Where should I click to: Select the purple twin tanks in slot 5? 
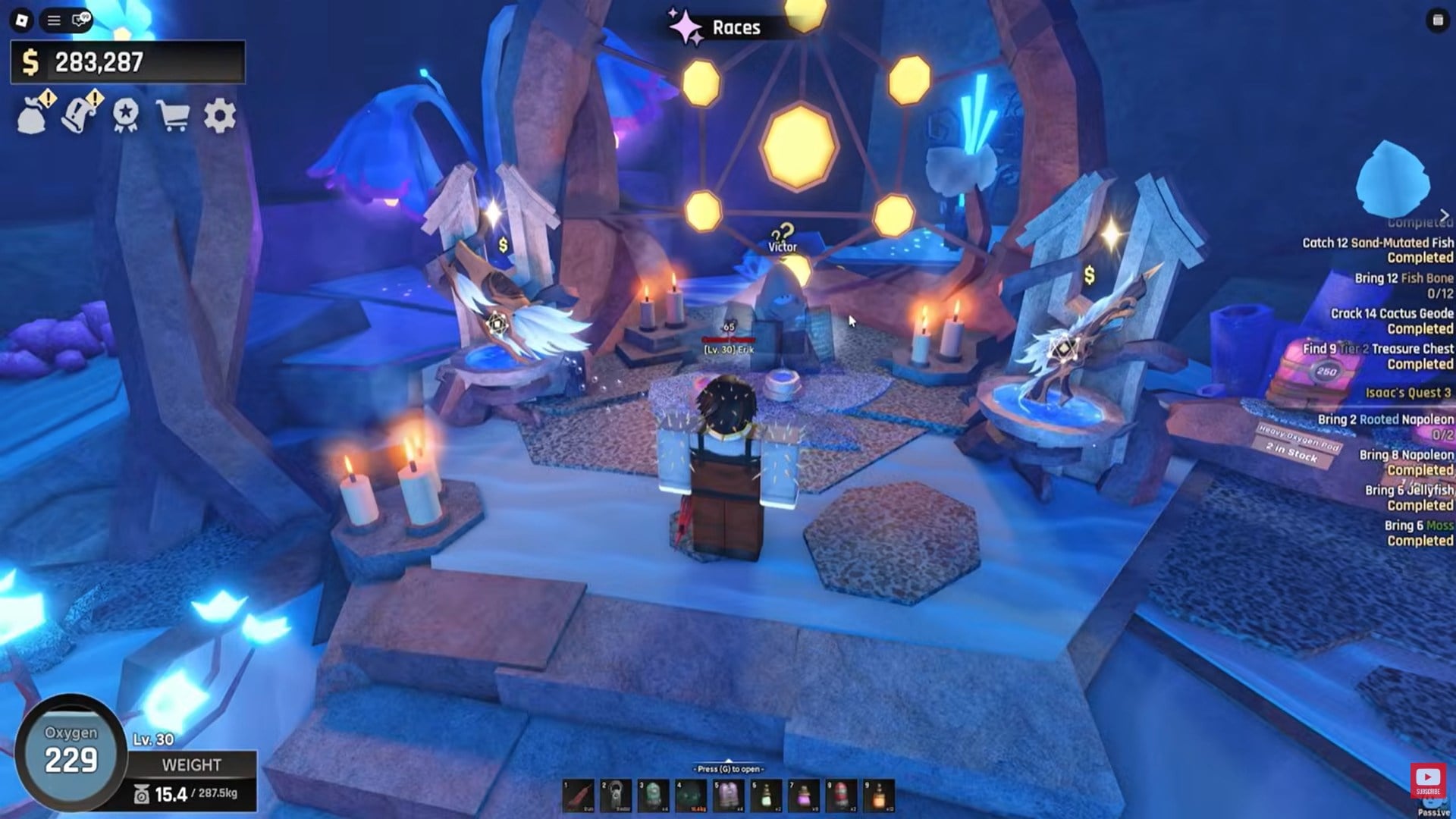point(728,796)
